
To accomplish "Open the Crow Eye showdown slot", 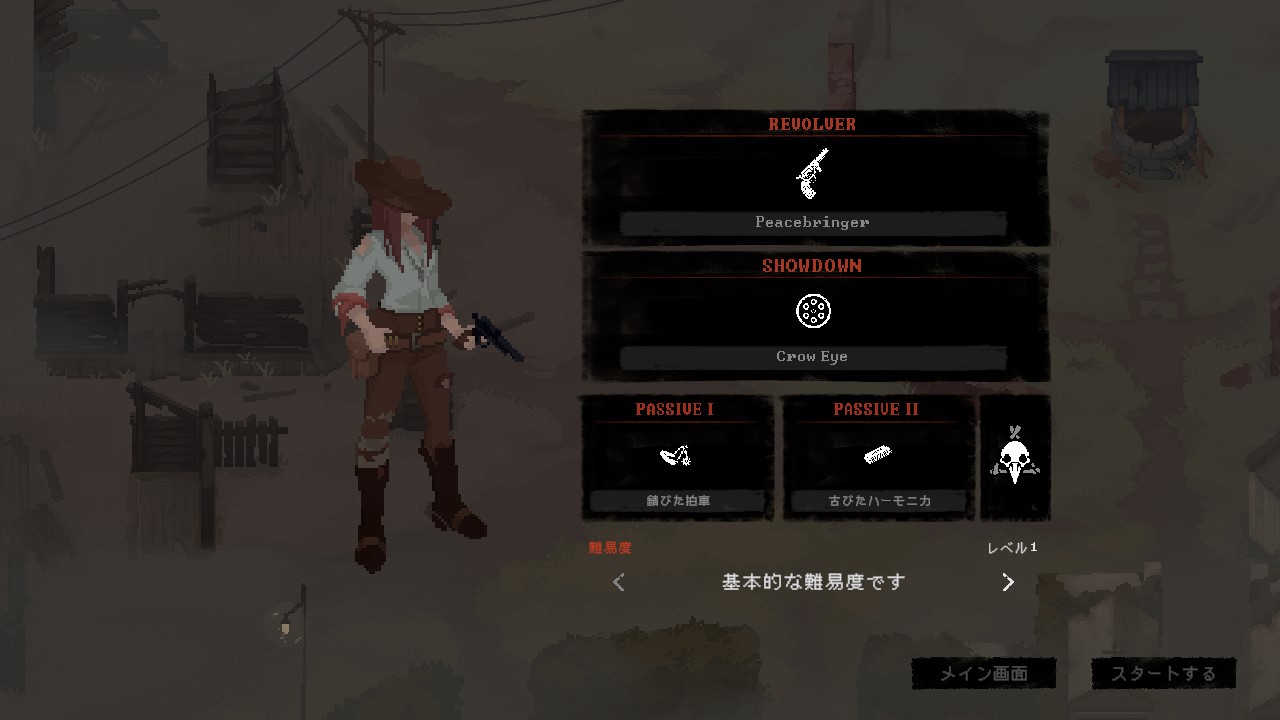I will coord(813,318).
